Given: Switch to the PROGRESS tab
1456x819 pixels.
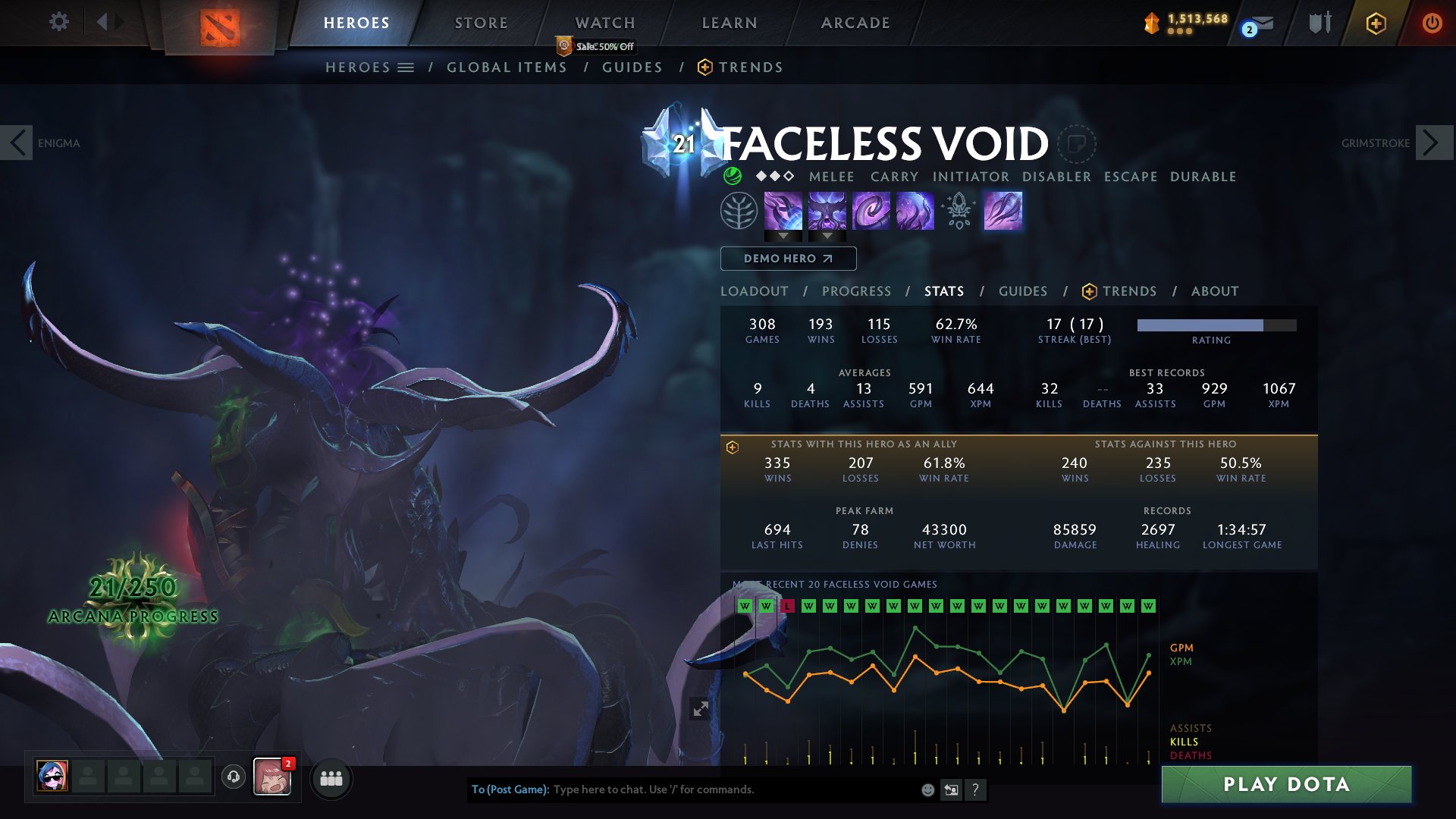Looking at the screenshot, I should pyautogui.click(x=856, y=291).
